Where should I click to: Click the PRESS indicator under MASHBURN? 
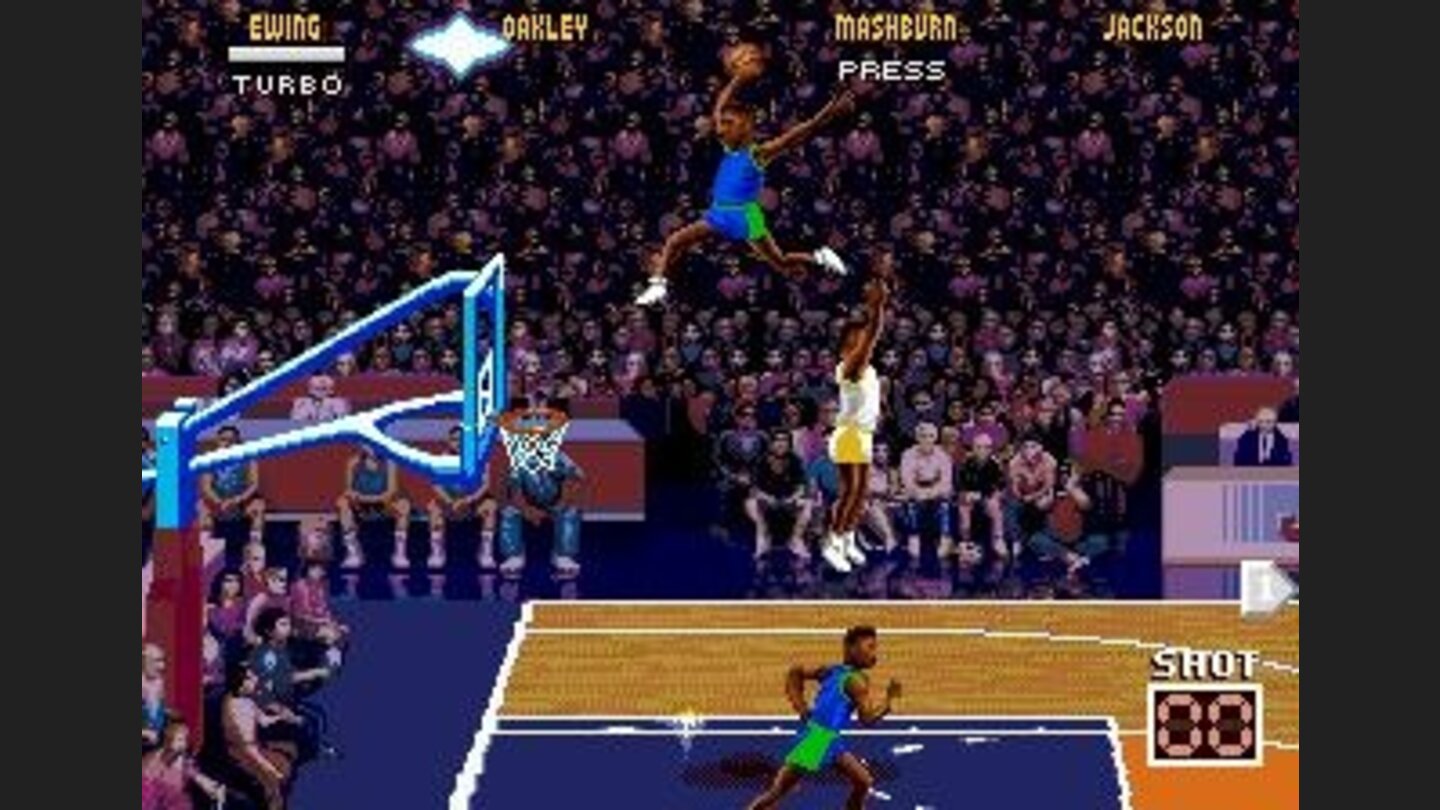pyautogui.click(x=893, y=70)
